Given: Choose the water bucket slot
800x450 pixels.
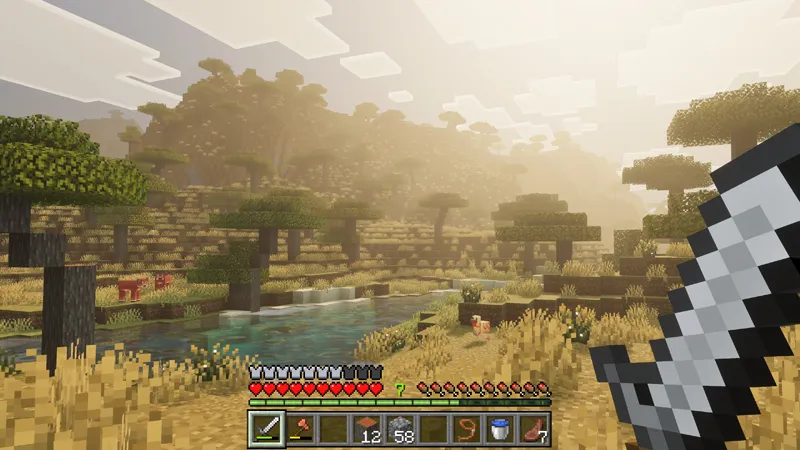Looking at the screenshot, I should tap(500, 430).
